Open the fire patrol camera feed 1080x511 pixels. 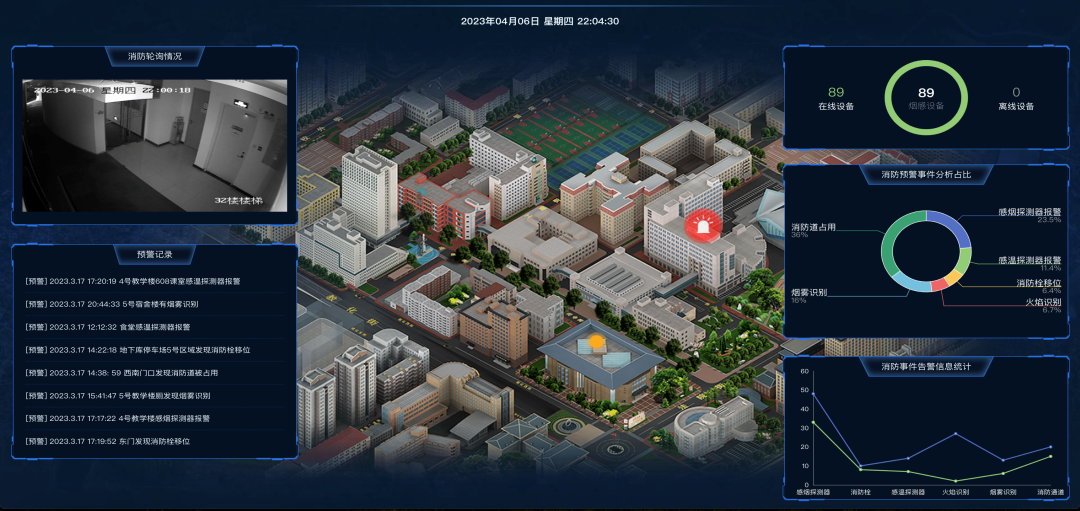[155, 146]
